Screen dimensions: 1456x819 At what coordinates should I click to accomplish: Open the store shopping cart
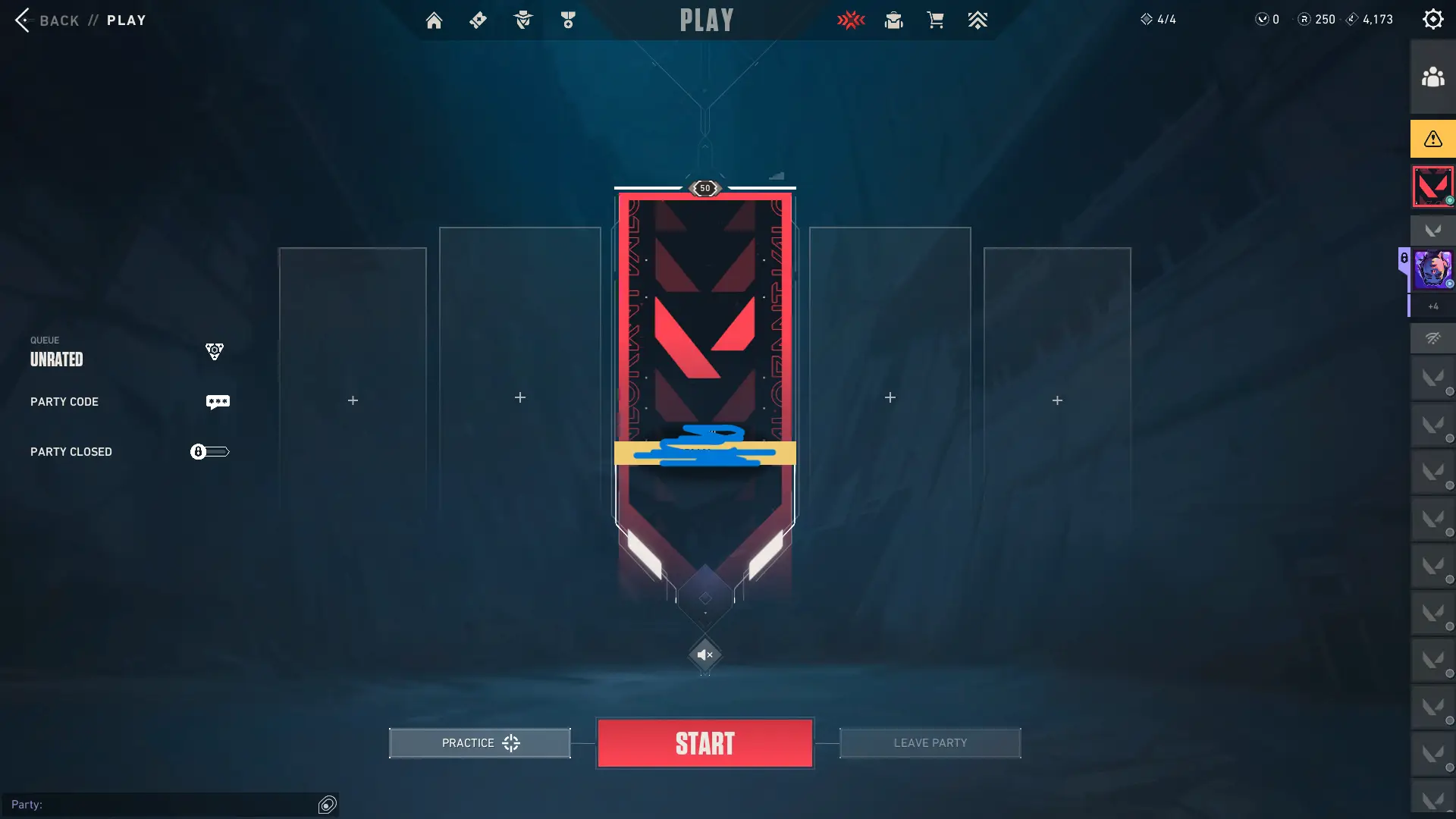[x=935, y=20]
